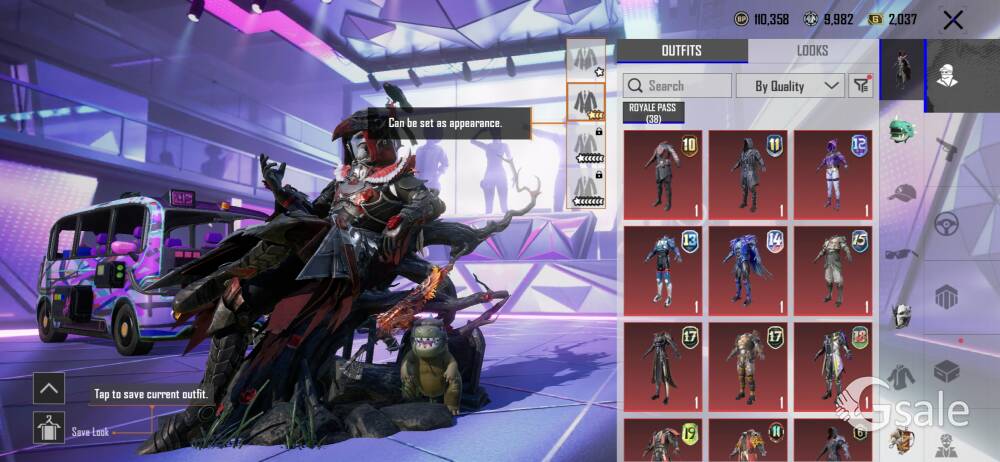Open the steering wheel vehicle category
This screenshot has height=462, width=1000.
click(x=946, y=223)
